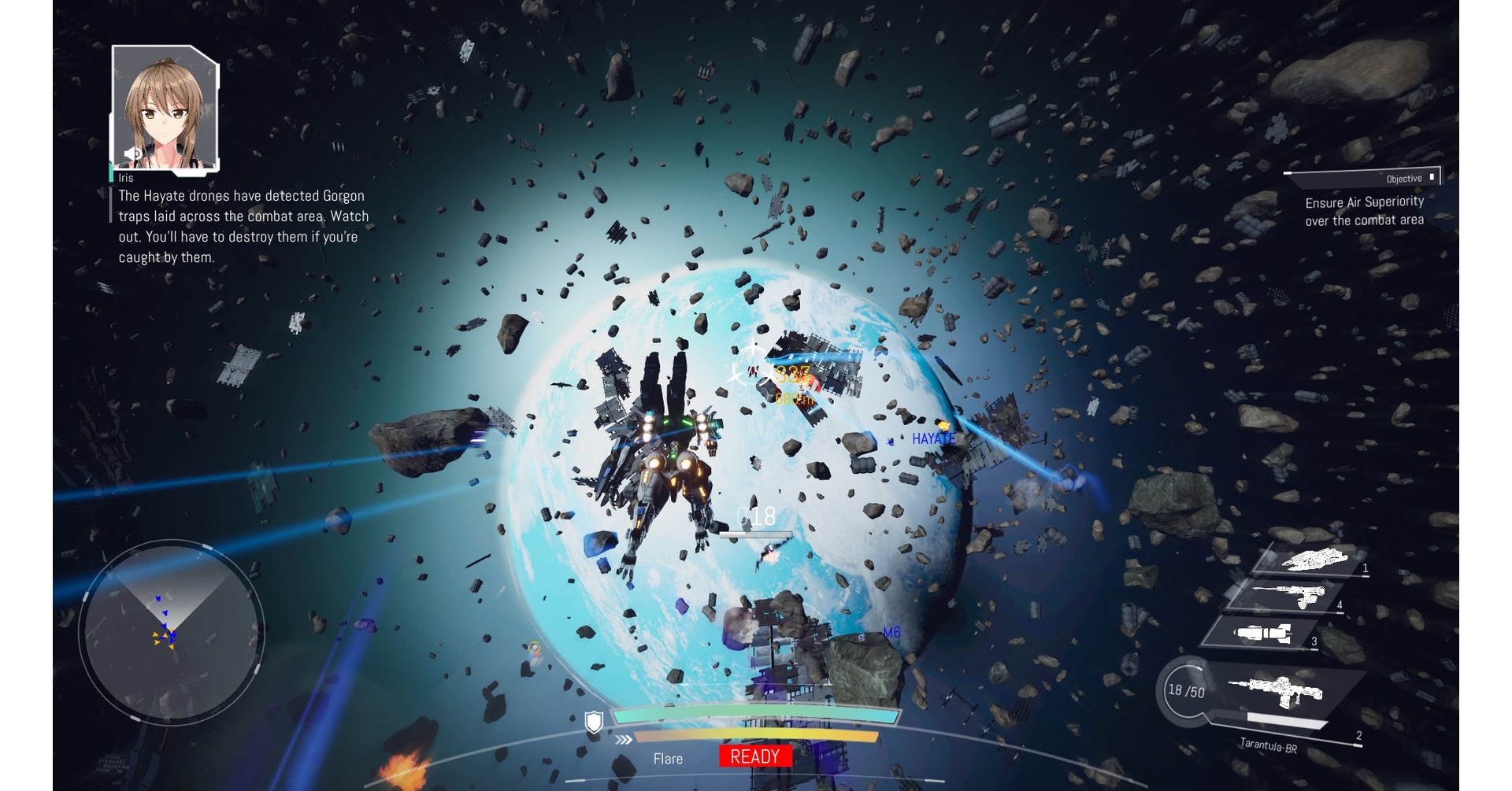Screen dimensions: 1512x791
Task: Click Iris's character portrait
Action: (164, 106)
